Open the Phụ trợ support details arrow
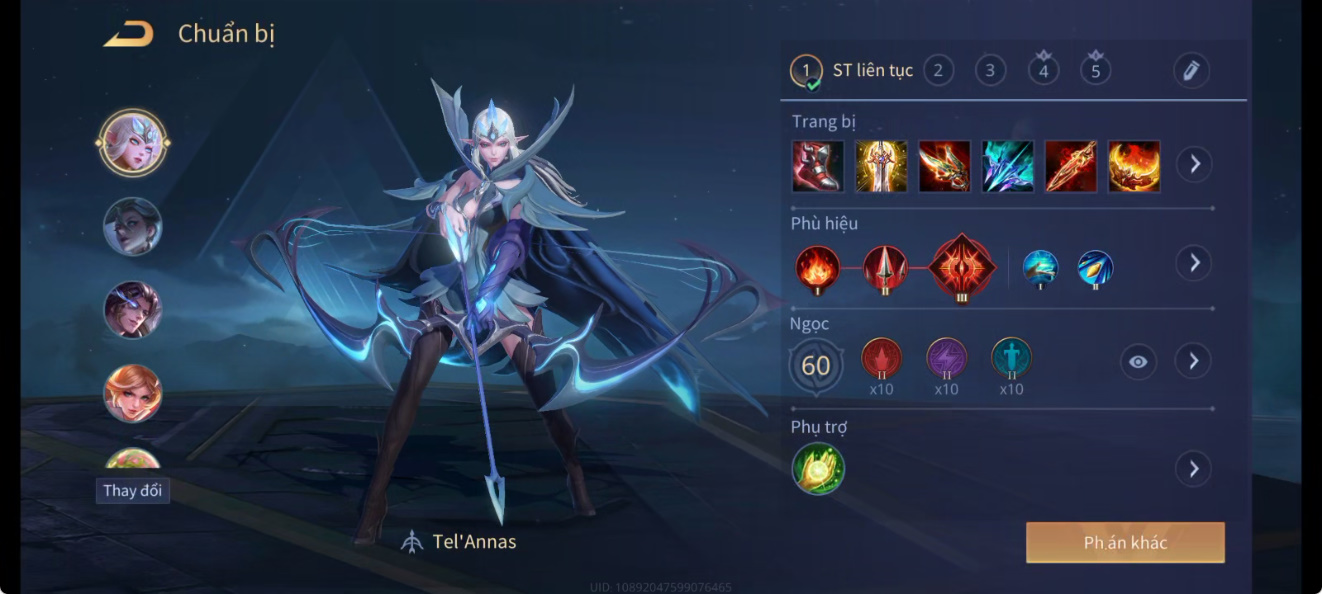Image resolution: width=1322 pixels, height=594 pixels. pyautogui.click(x=1193, y=468)
